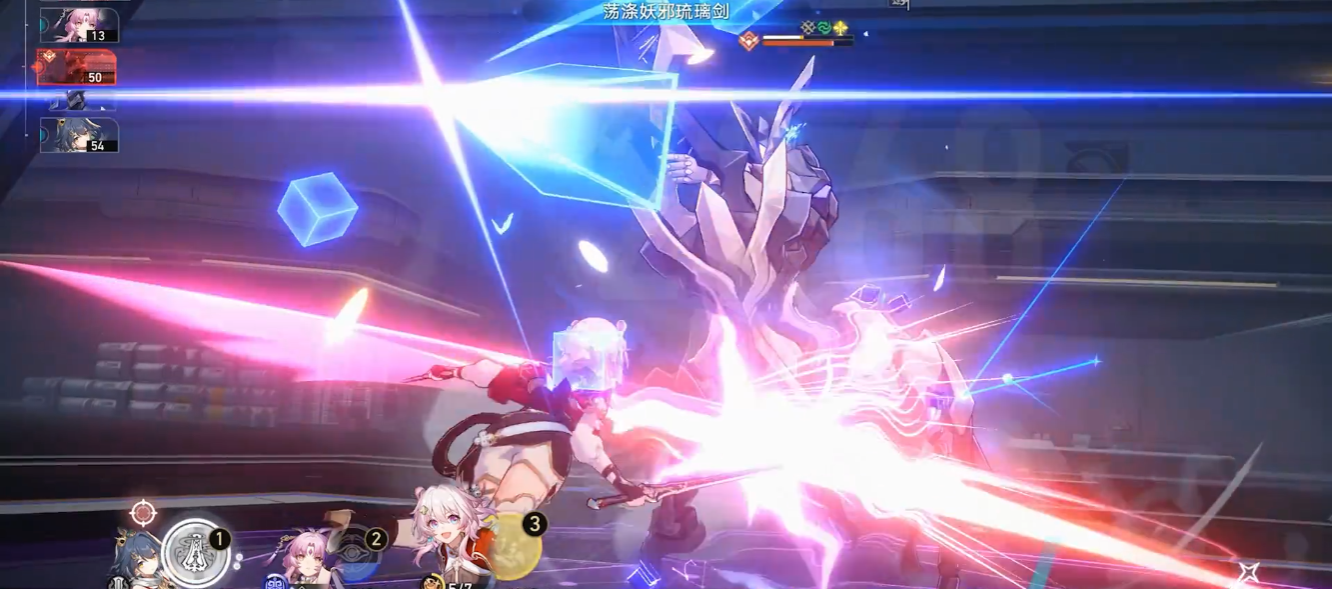Inspect the red enemy turn-order entry showing 50
The height and width of the screenshot is (589, 1332).
[77, 67]
